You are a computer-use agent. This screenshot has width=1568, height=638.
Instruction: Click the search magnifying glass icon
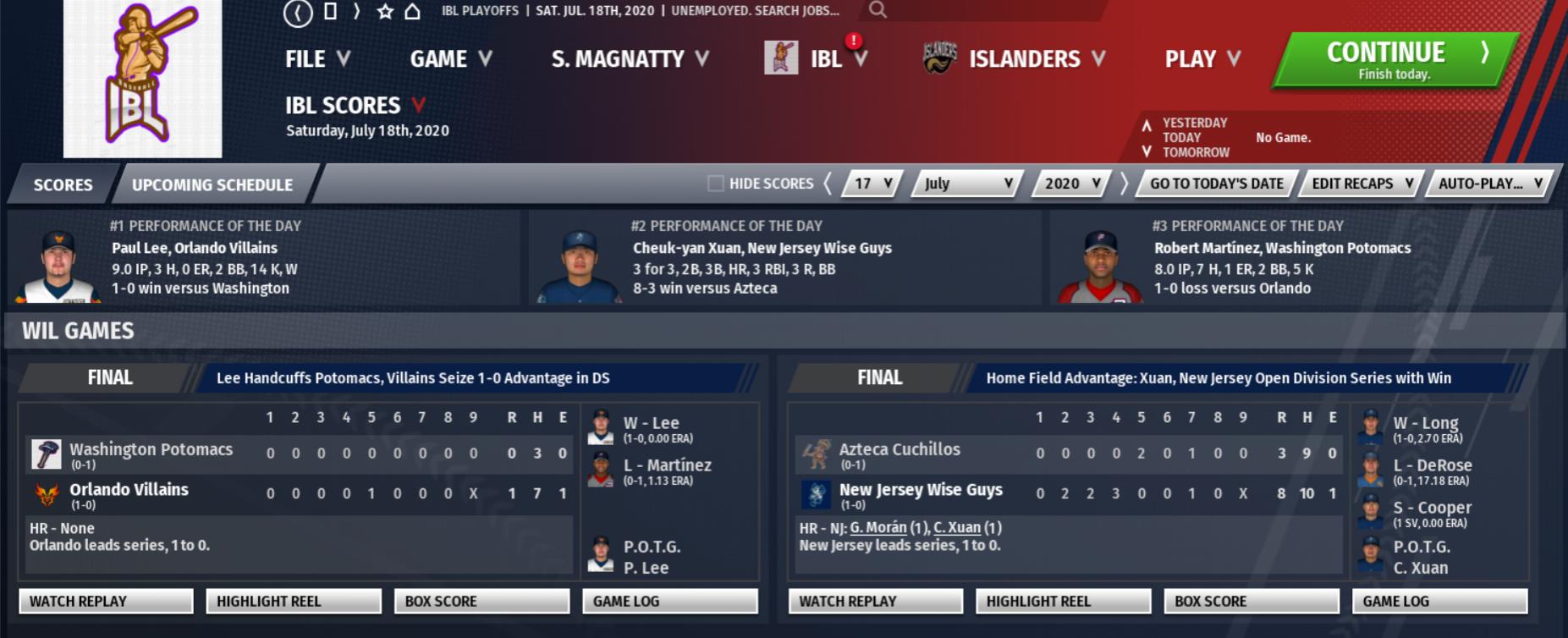click(878, 10)
